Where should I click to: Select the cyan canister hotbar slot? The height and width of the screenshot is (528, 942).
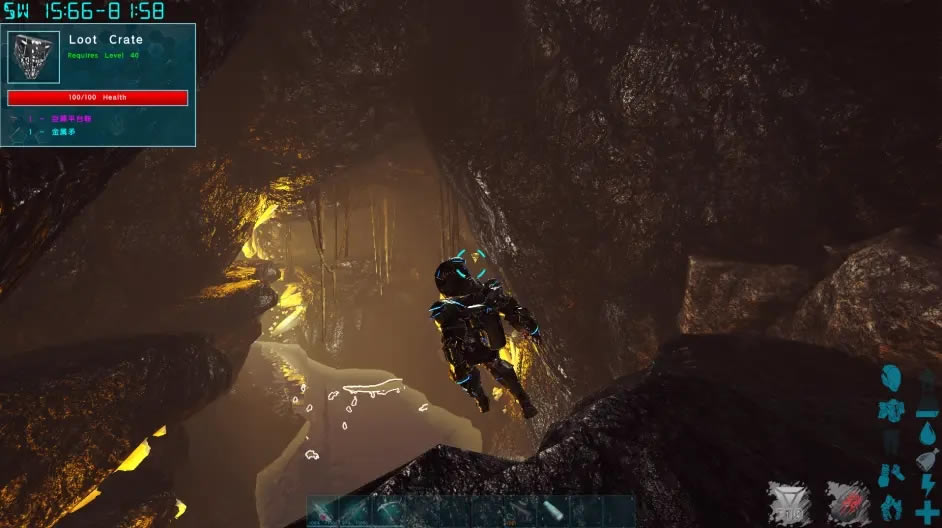[555, 511]
